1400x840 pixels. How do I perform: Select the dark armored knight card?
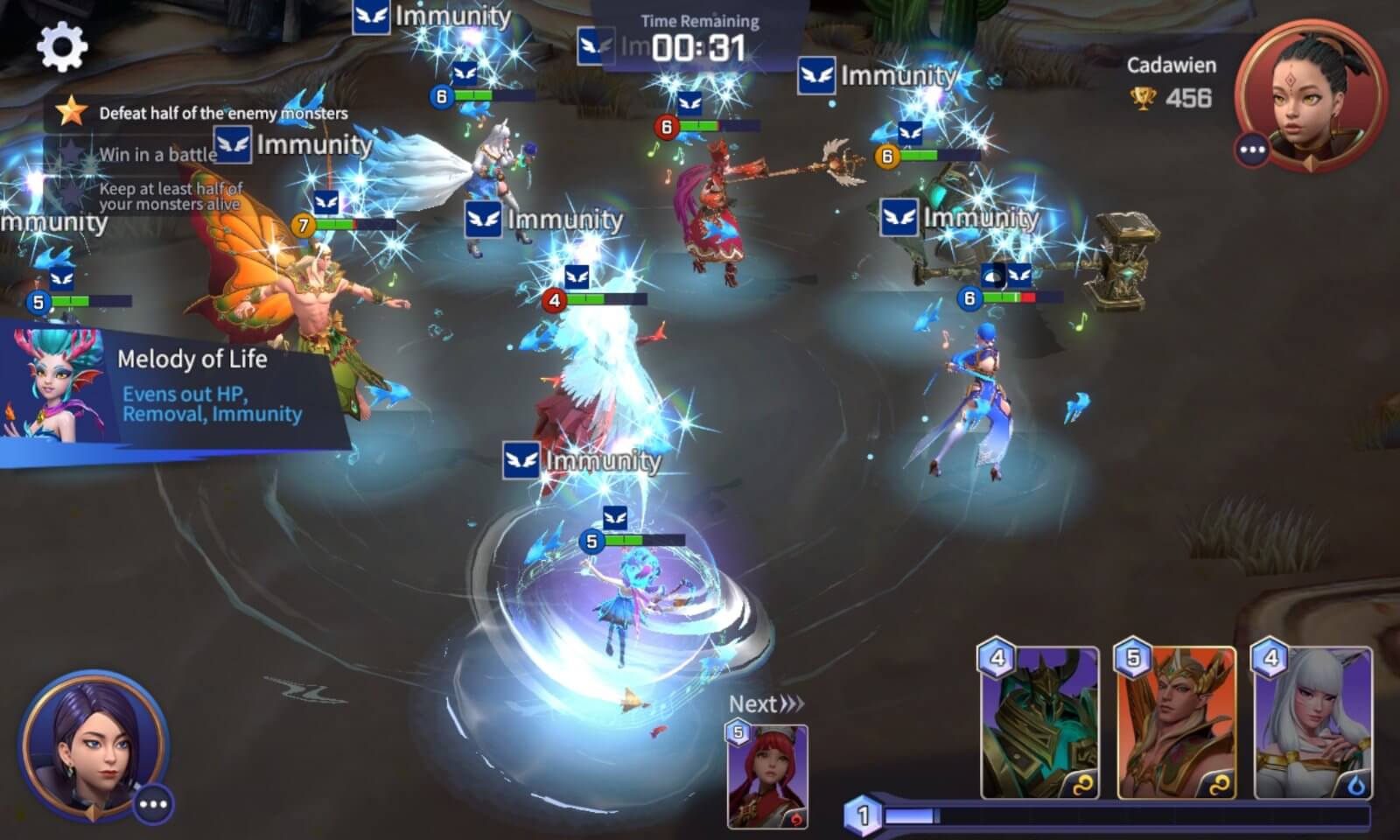tap(1039, 724)
